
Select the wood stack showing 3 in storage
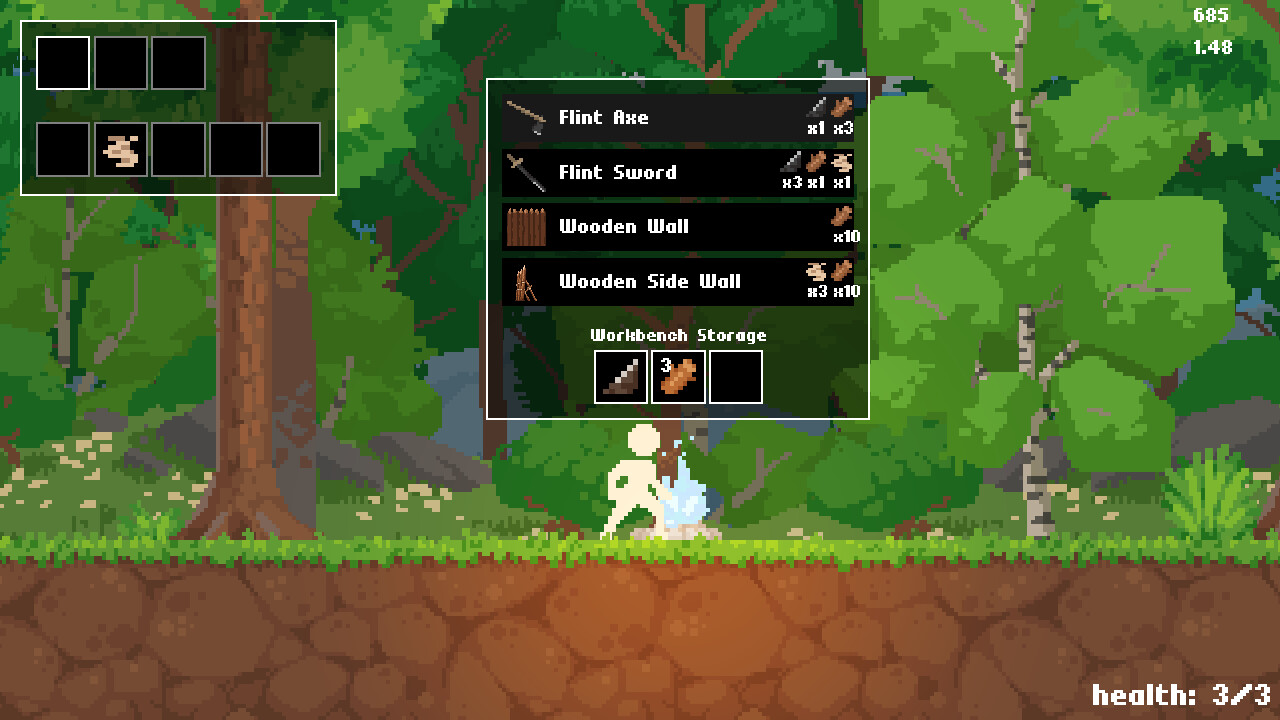678,375
